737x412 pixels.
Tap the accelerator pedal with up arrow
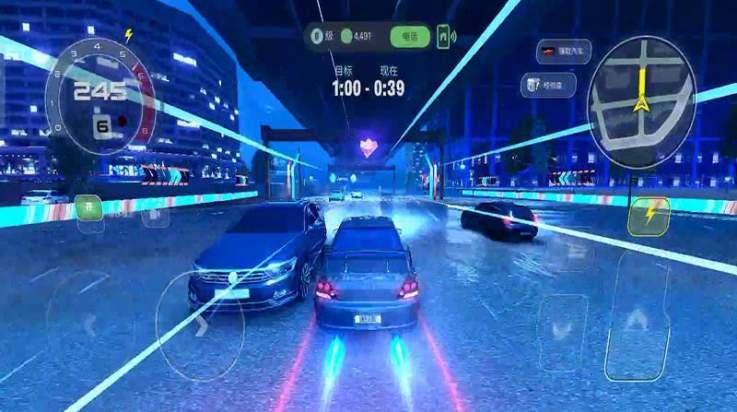638,320
